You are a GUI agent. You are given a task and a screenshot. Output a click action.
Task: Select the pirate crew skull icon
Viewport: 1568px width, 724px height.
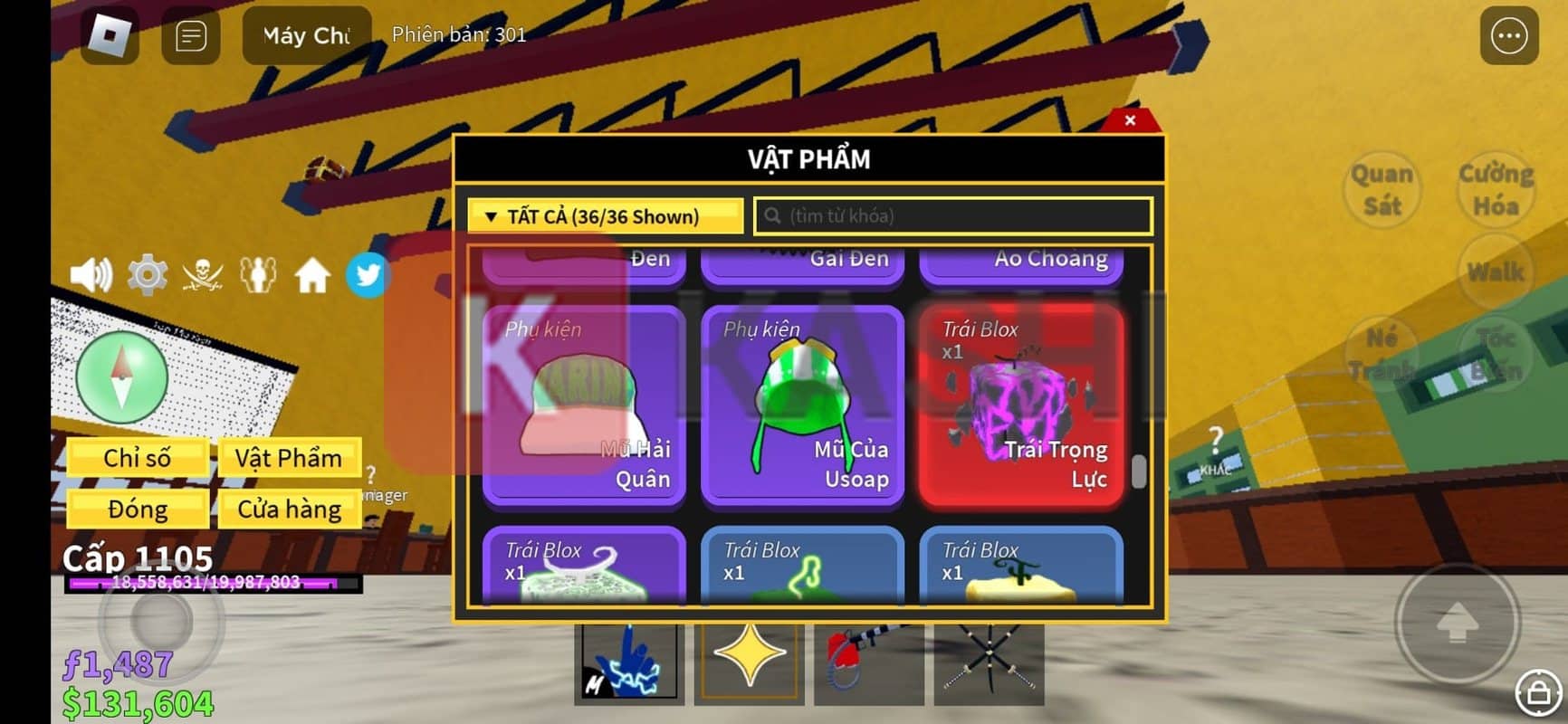pos(205,274)
